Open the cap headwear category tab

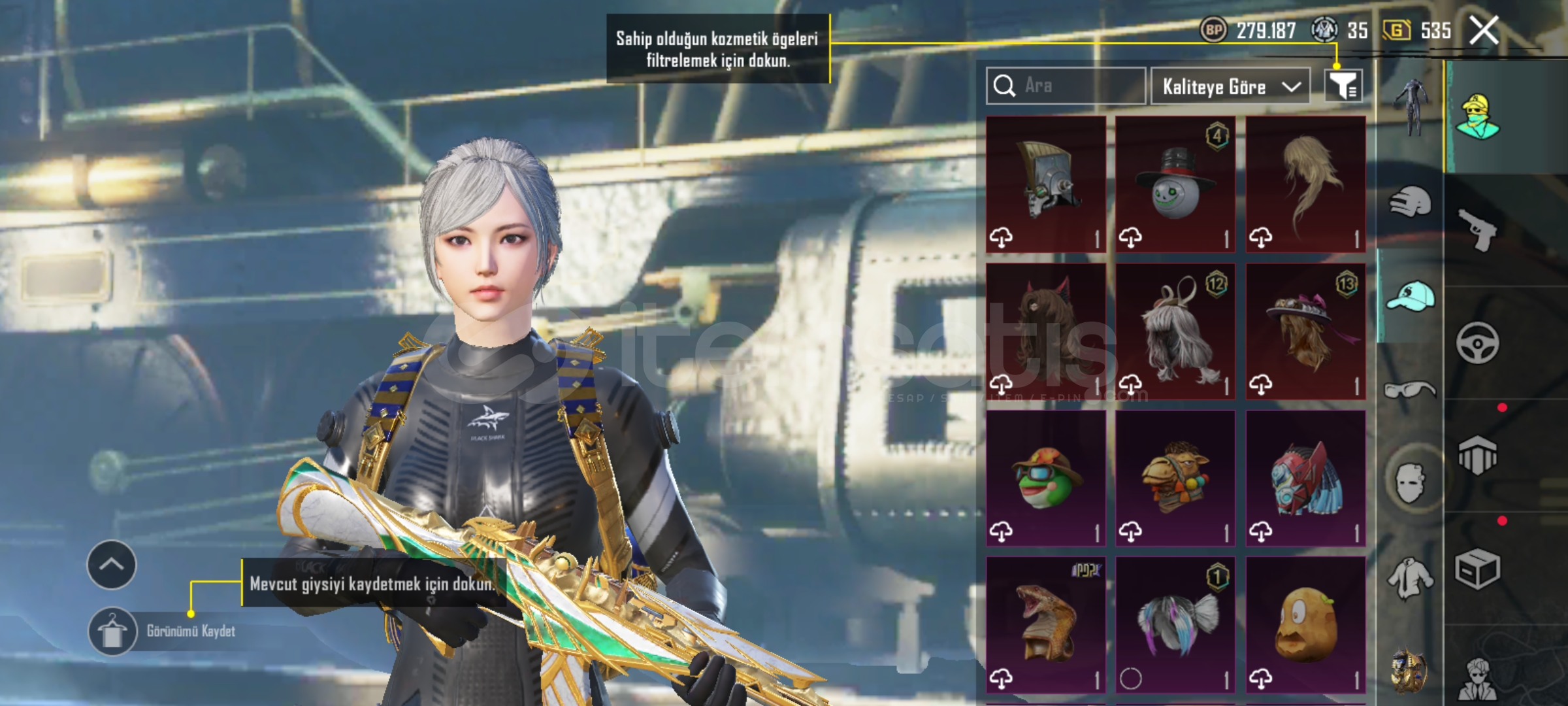tap(1410, 297)
